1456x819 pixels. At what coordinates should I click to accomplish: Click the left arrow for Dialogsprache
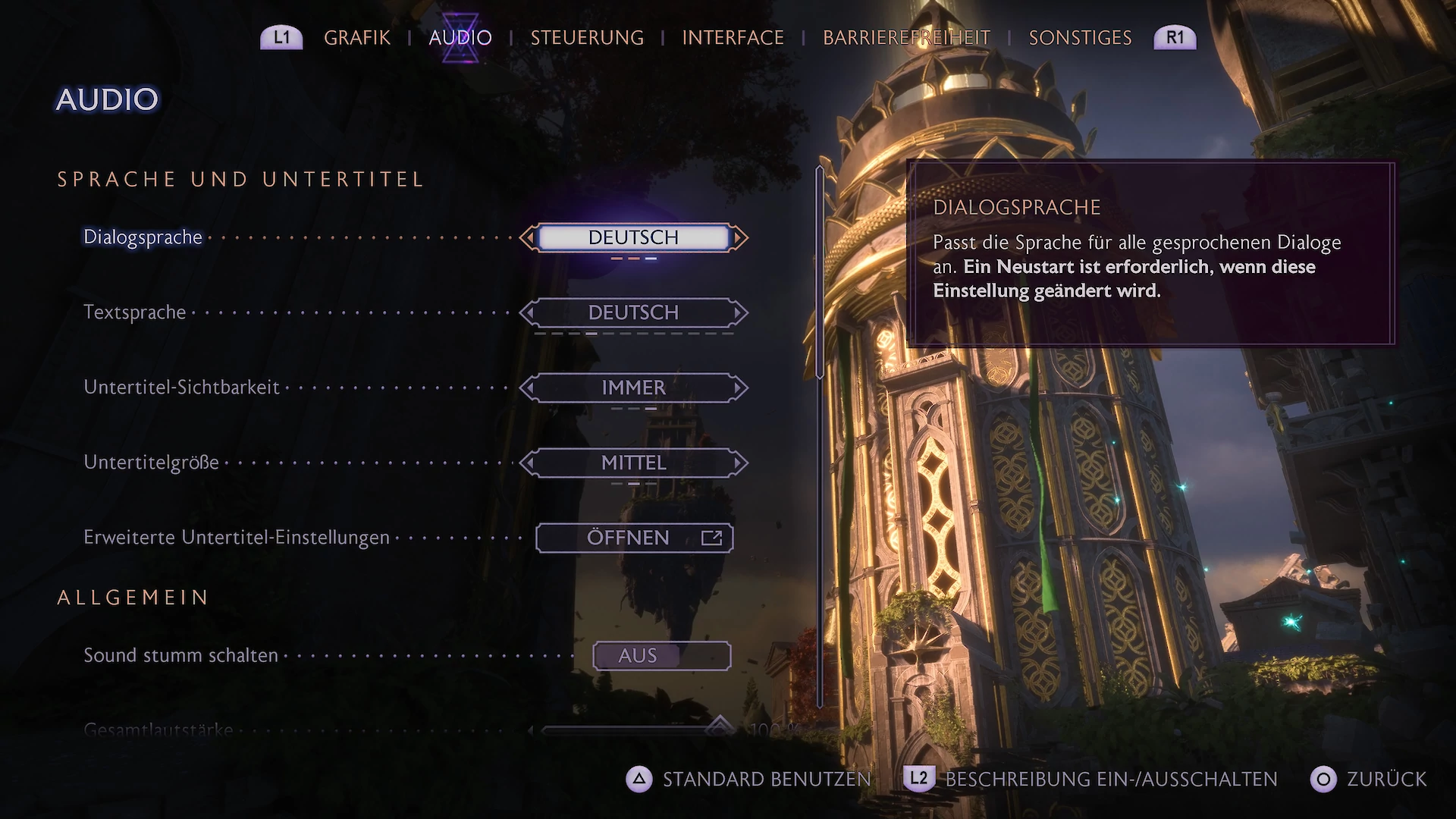point(529,238)
